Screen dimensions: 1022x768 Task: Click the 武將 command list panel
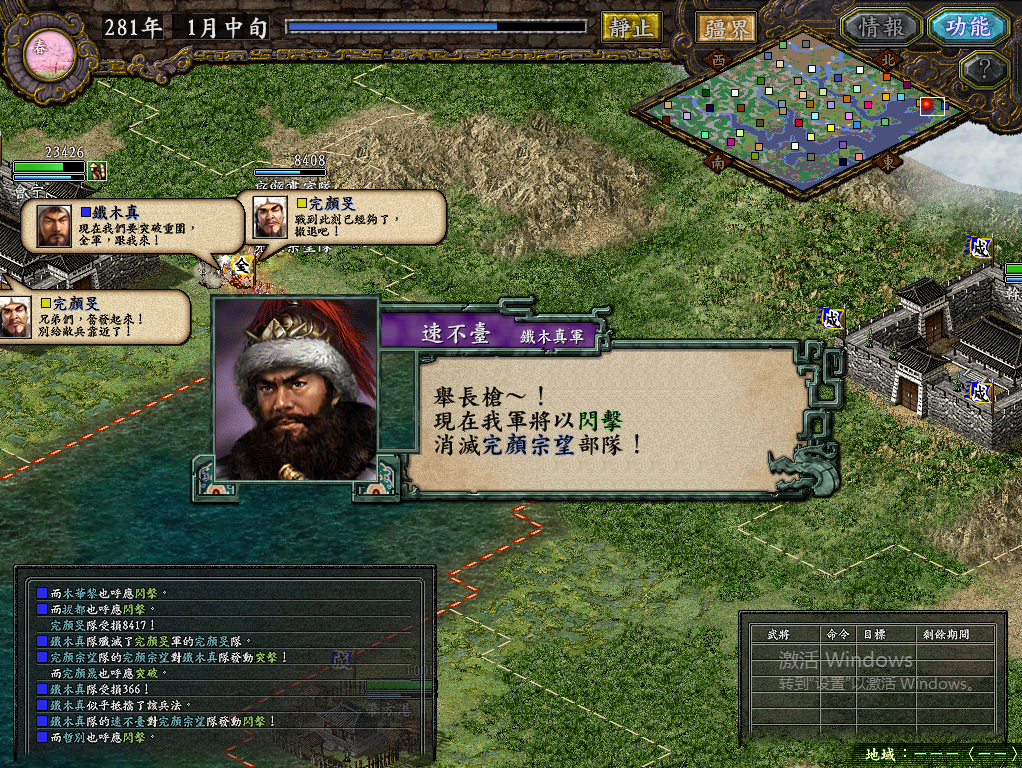tap(872, 676)
